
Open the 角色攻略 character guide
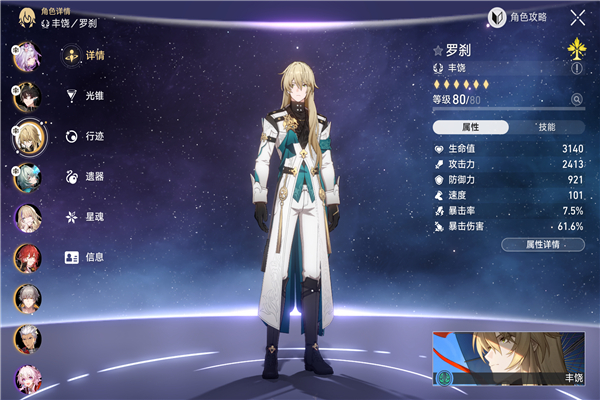click(517, 17)
